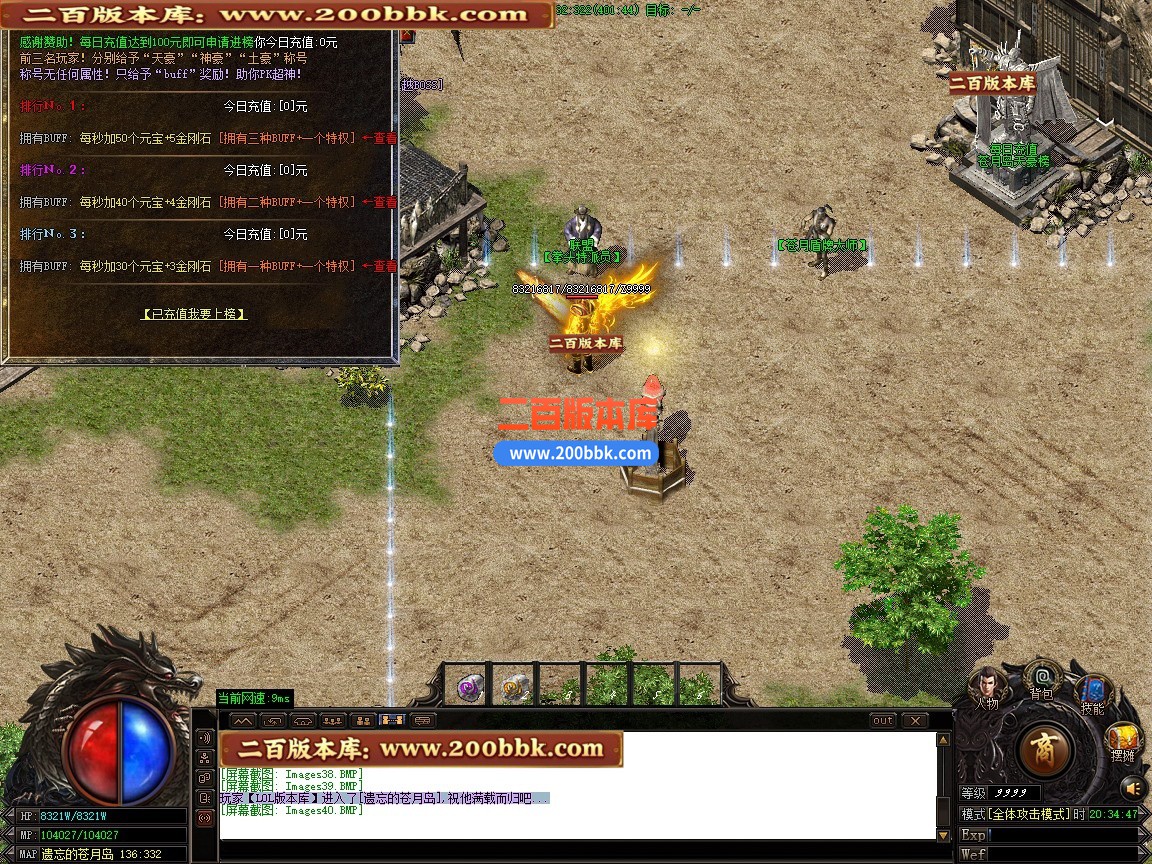View the three-BUFF privilege details for rank No.1
The image size is (1152, 864).
pos(379,138)
